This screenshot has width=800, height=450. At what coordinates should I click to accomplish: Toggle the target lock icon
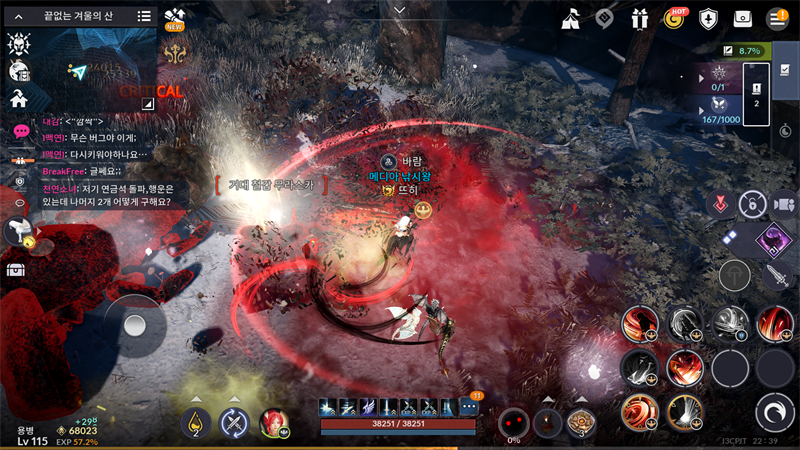pyautogui.click(x=746, y=204)
